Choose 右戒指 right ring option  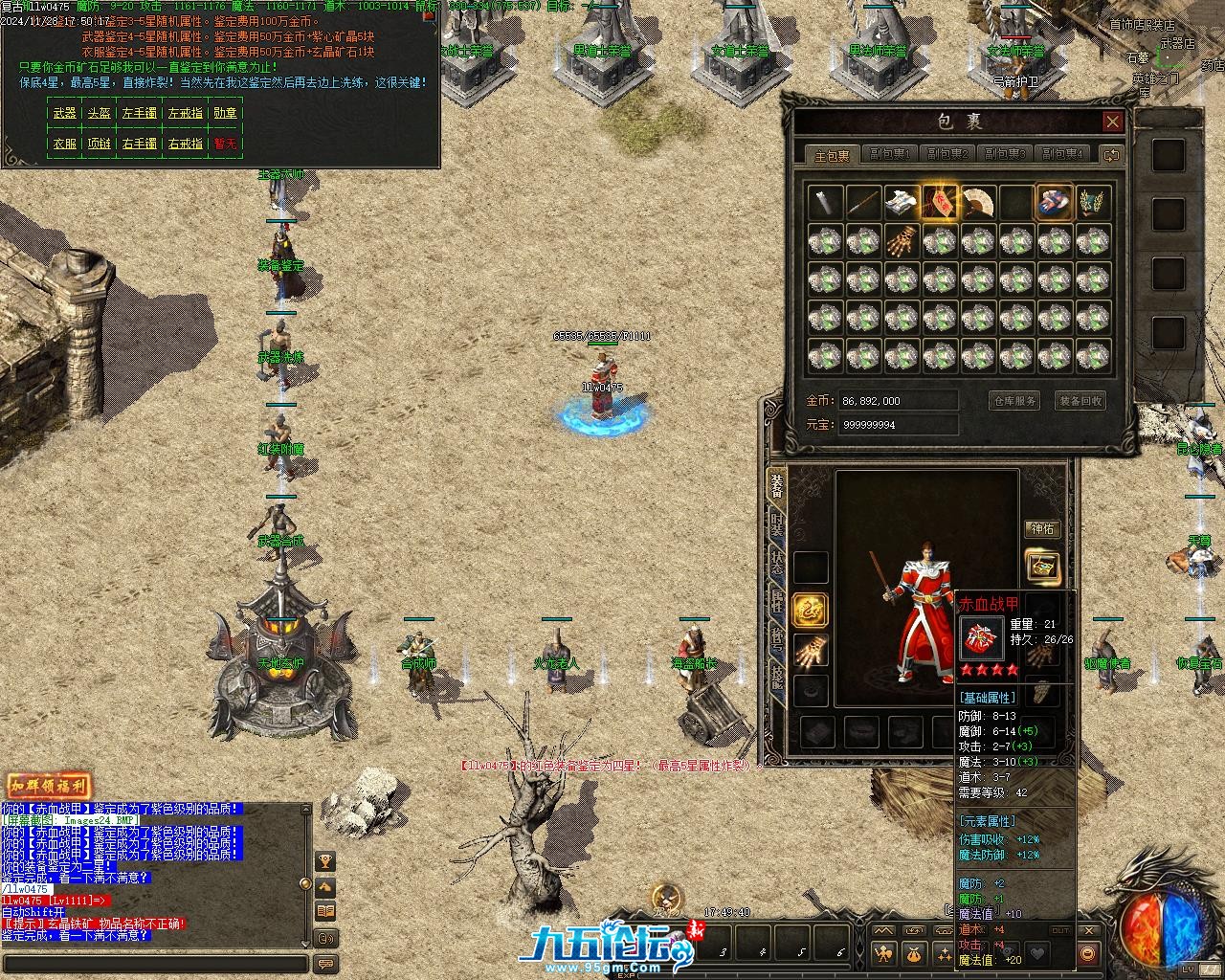(x=185, y=144)
